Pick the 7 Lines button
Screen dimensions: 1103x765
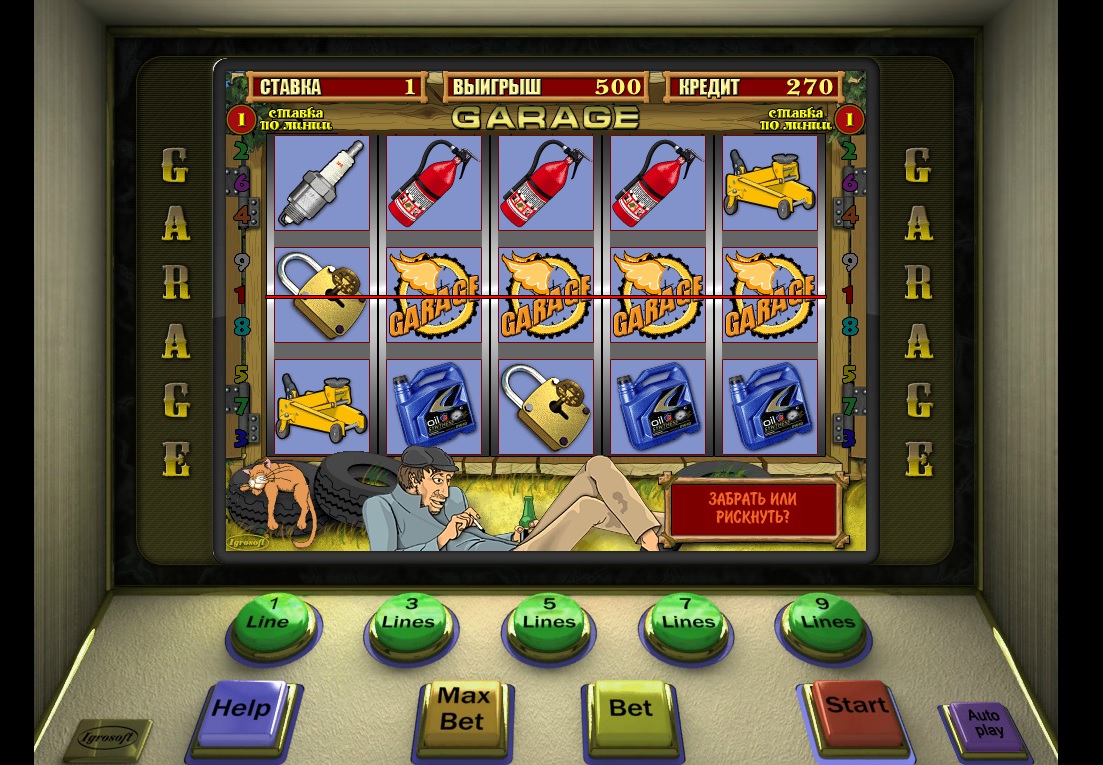(x=688, y=615)
